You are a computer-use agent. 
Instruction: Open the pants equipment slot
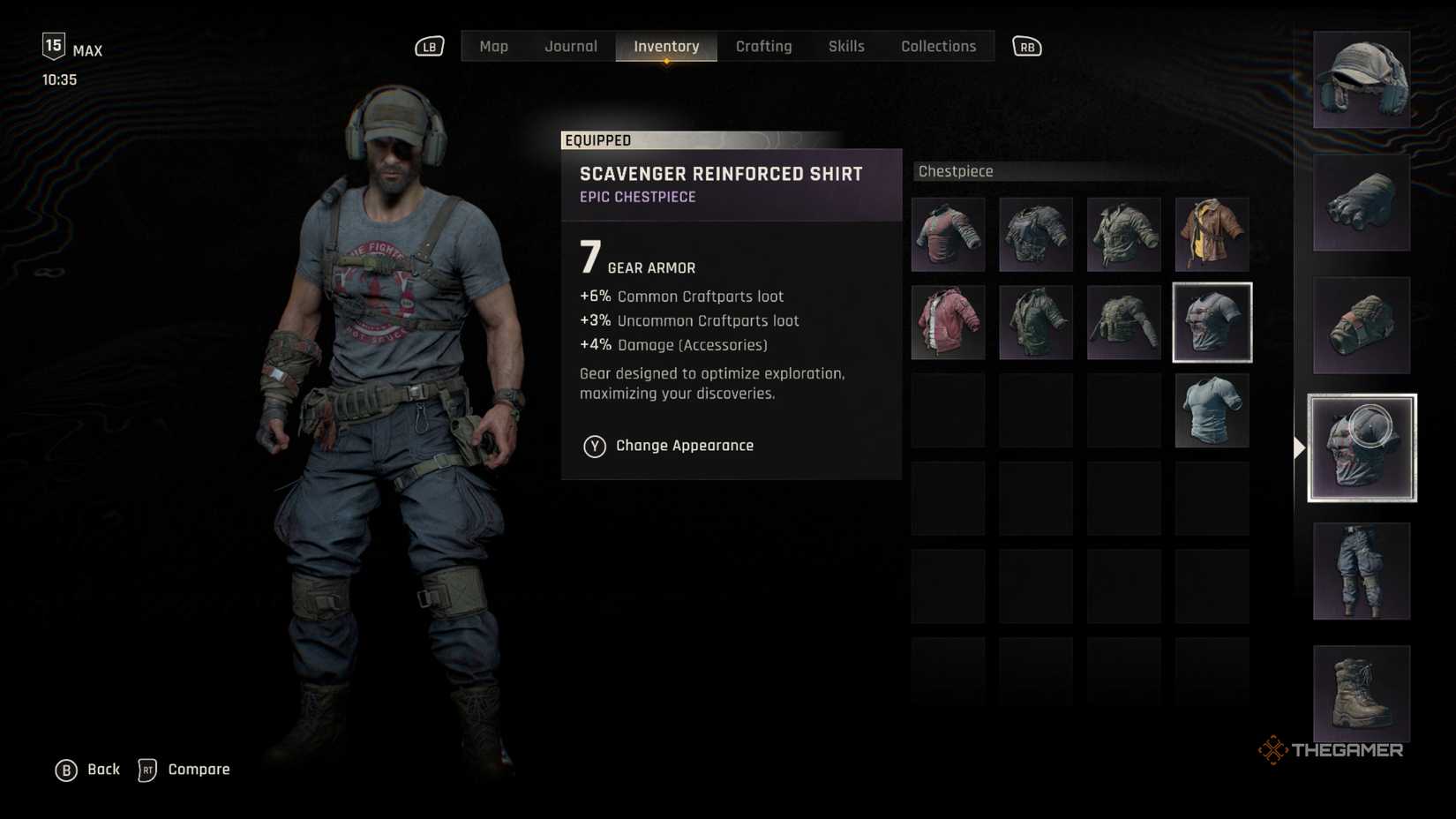[1361, 571]
